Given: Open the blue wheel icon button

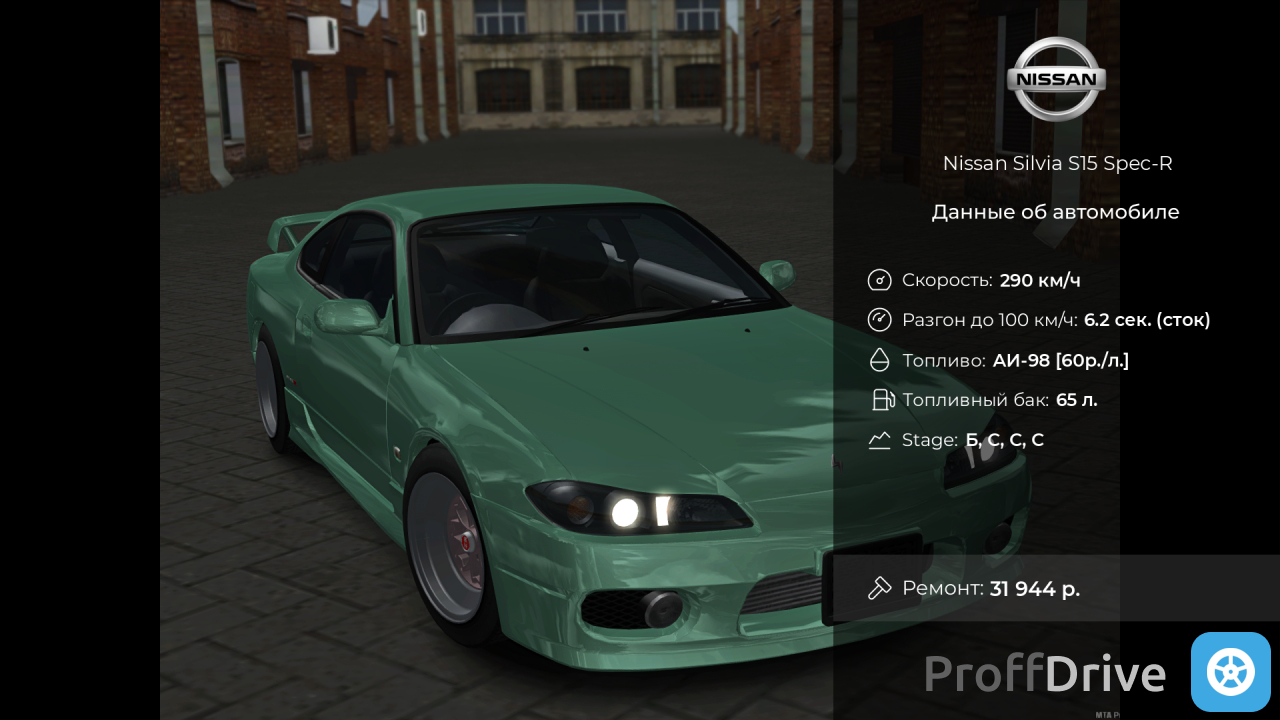Looking at the screenshot, I should [1230, 672].
